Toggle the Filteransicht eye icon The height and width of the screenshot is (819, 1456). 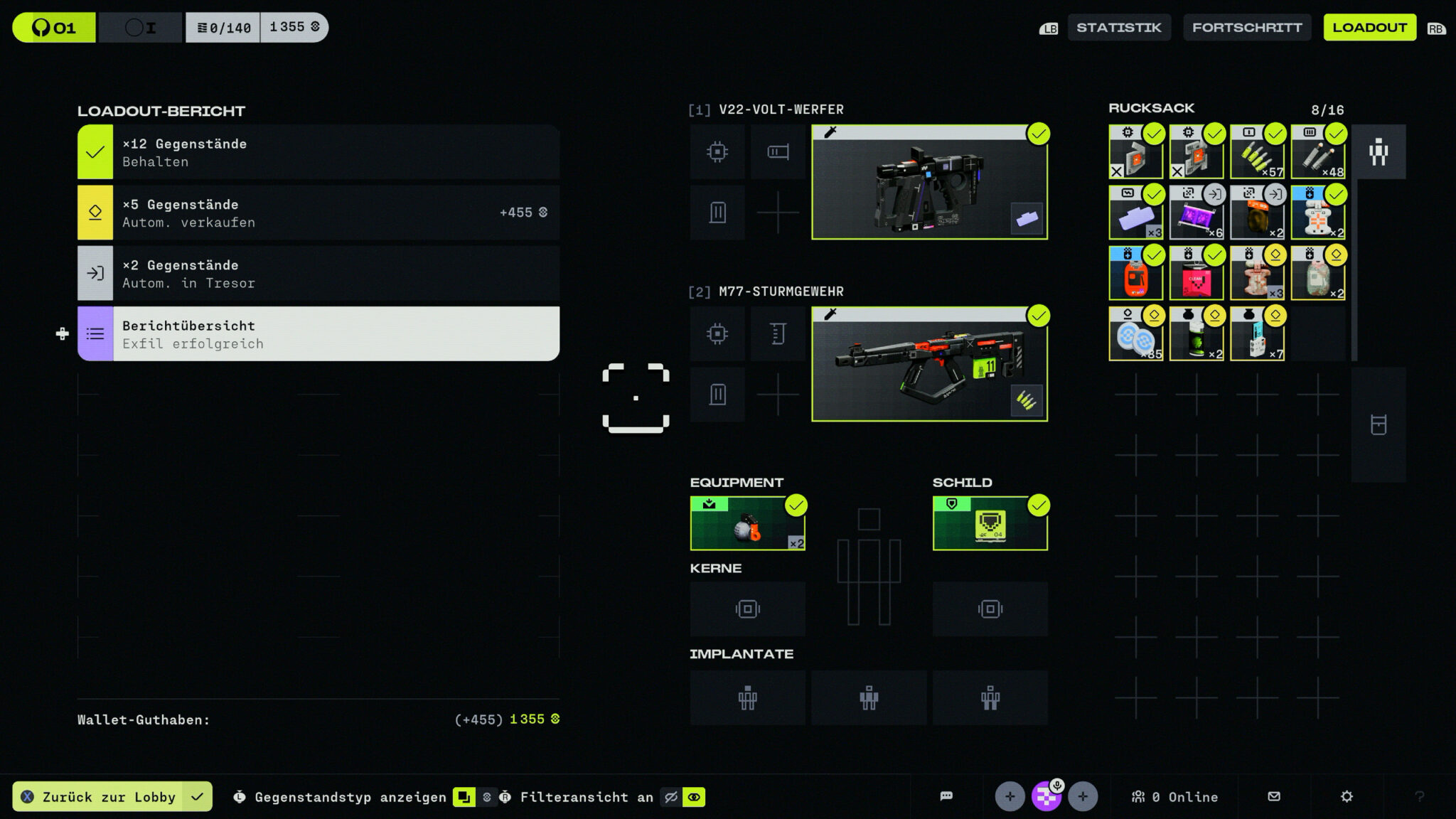(x=693, y=797)
